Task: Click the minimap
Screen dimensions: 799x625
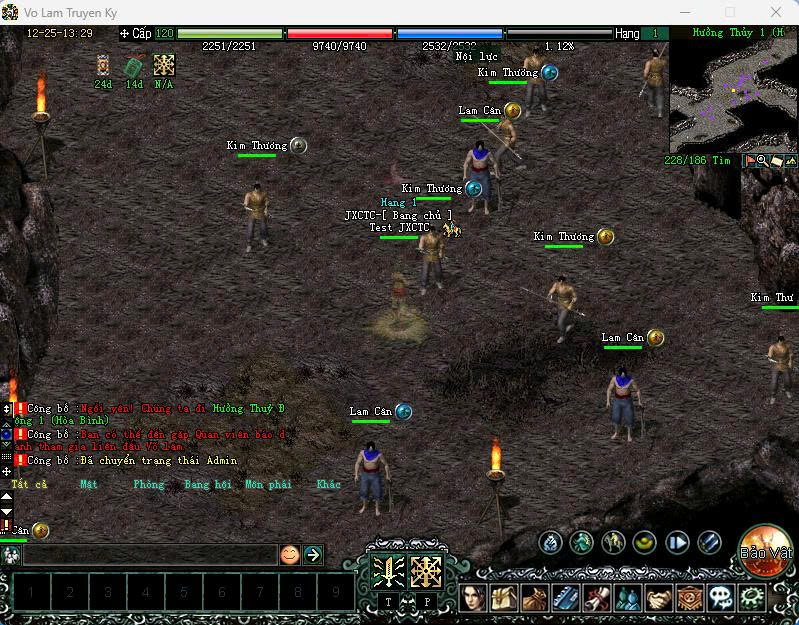Action: [x=733, y=97]
